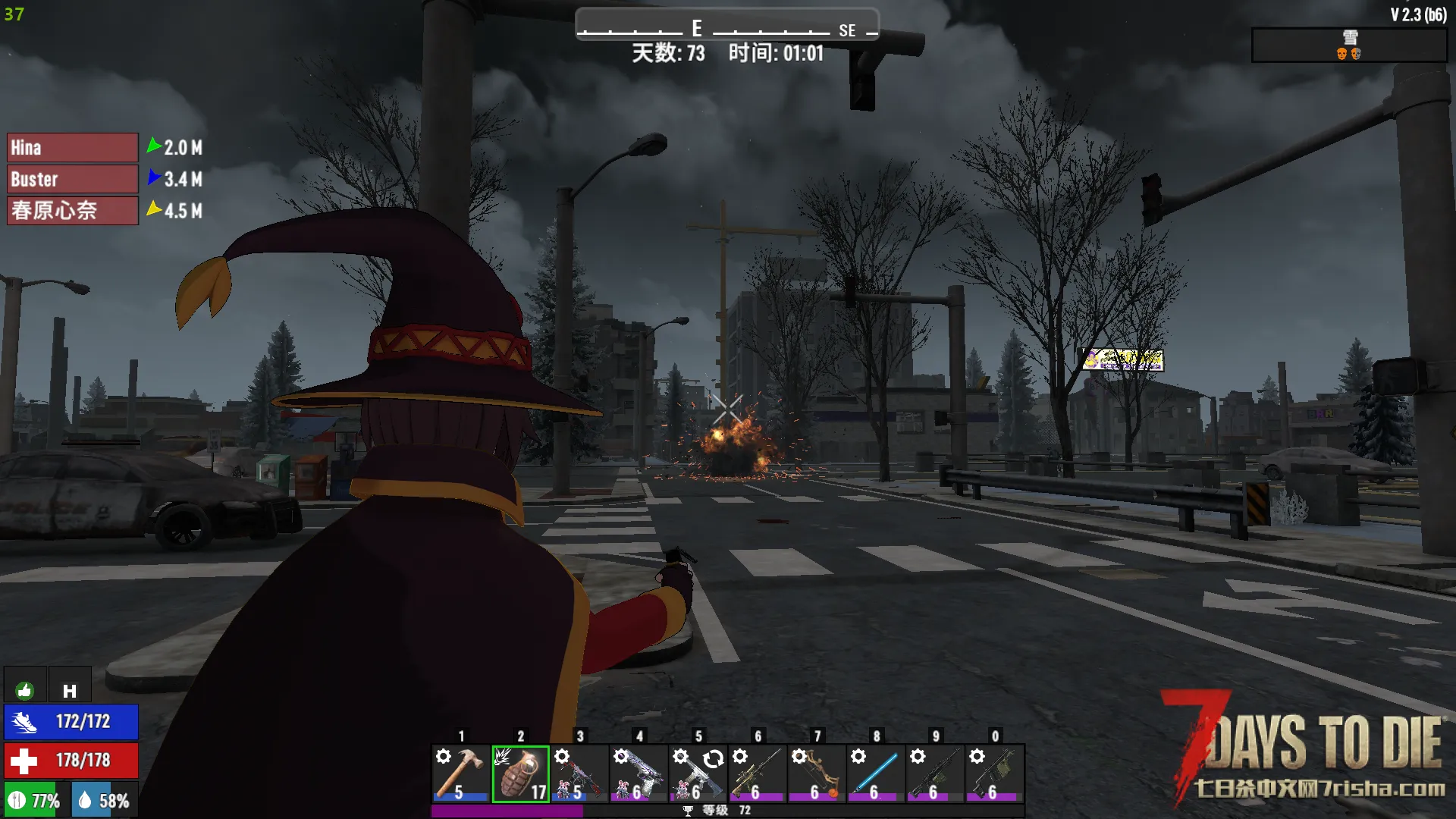Equip the compound bow slot
The height and width of the screenshot is (819, 1456).
(816, 773)
